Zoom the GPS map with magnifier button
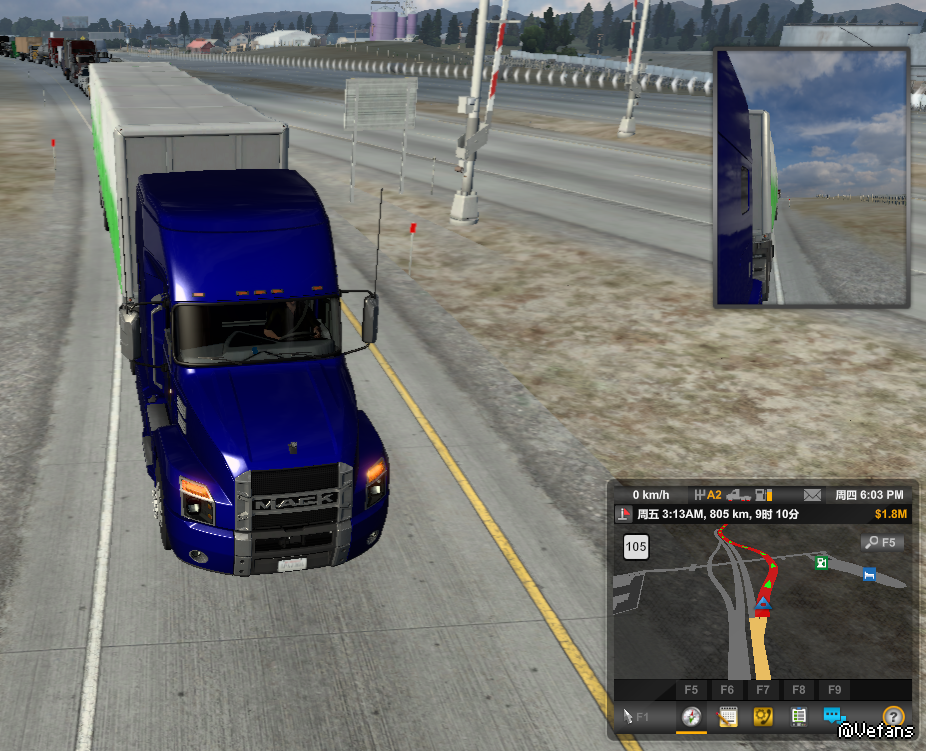Viewport: 926px width, 751px height. pos(882,543)
